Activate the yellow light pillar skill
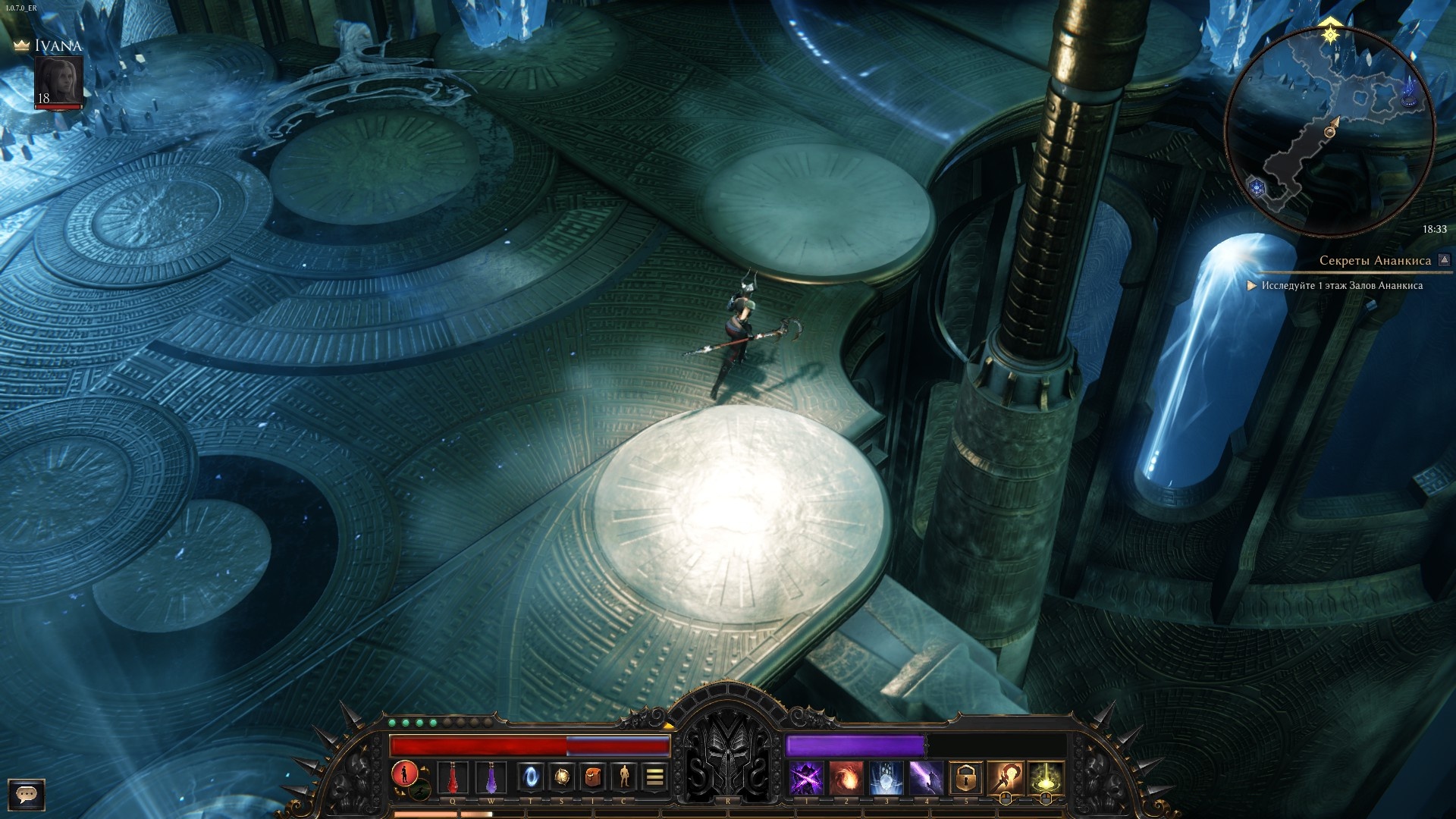Screen dimensions: 1456x819 [x=1046, y=778]
